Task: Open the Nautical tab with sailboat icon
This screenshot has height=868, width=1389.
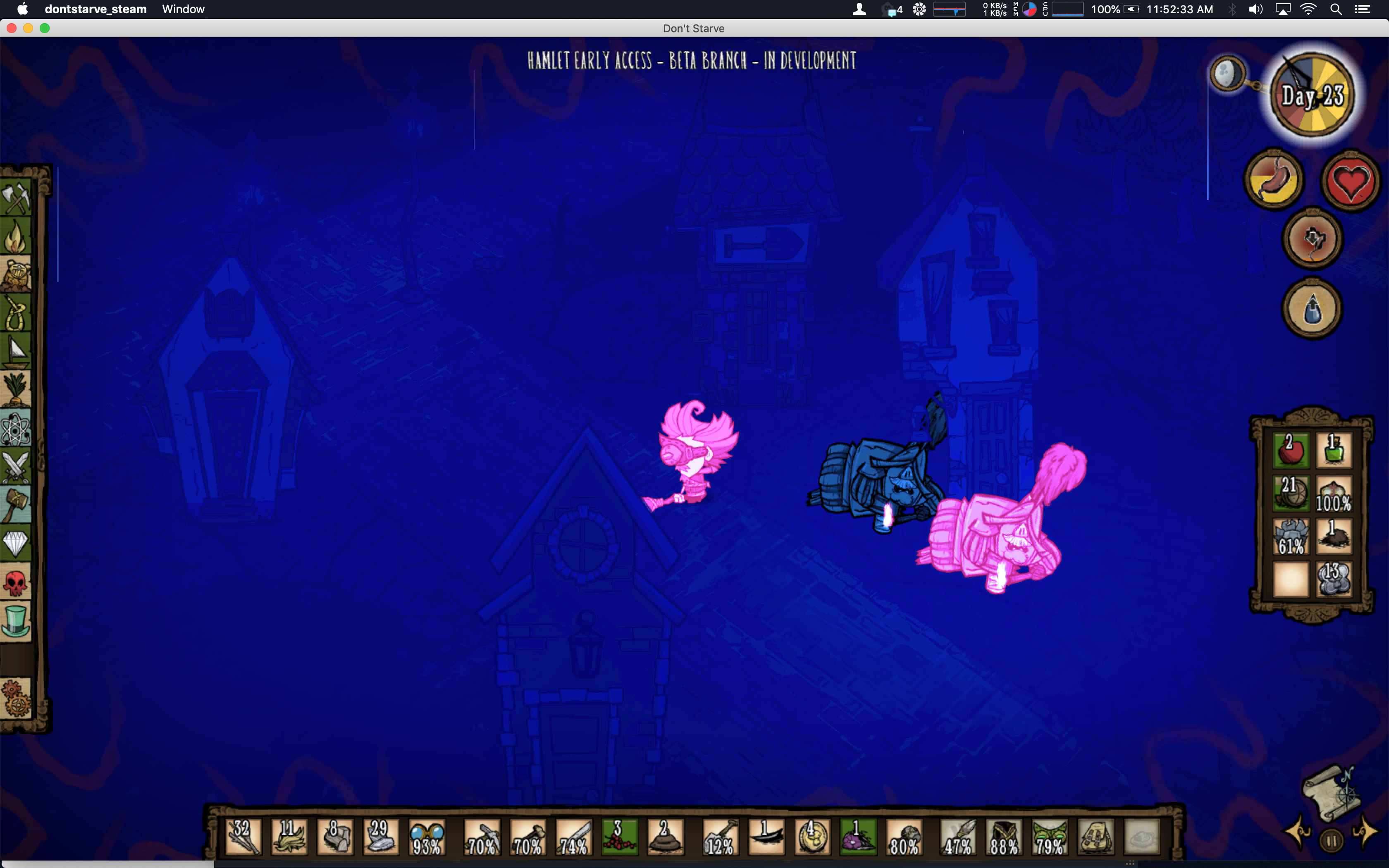Action: point(16,351)
